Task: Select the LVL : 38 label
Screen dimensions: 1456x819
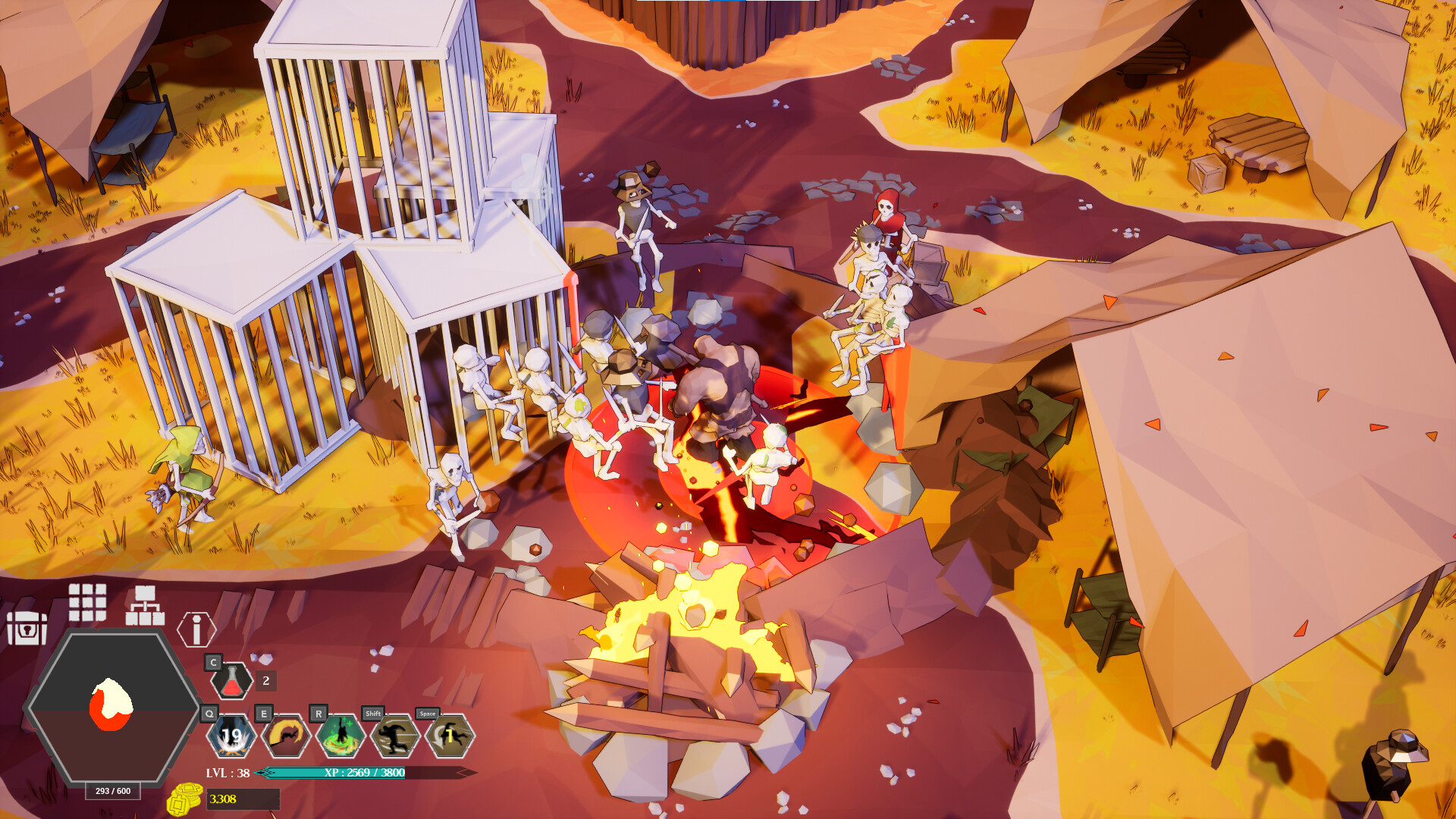Action: (x=227, y=773)
